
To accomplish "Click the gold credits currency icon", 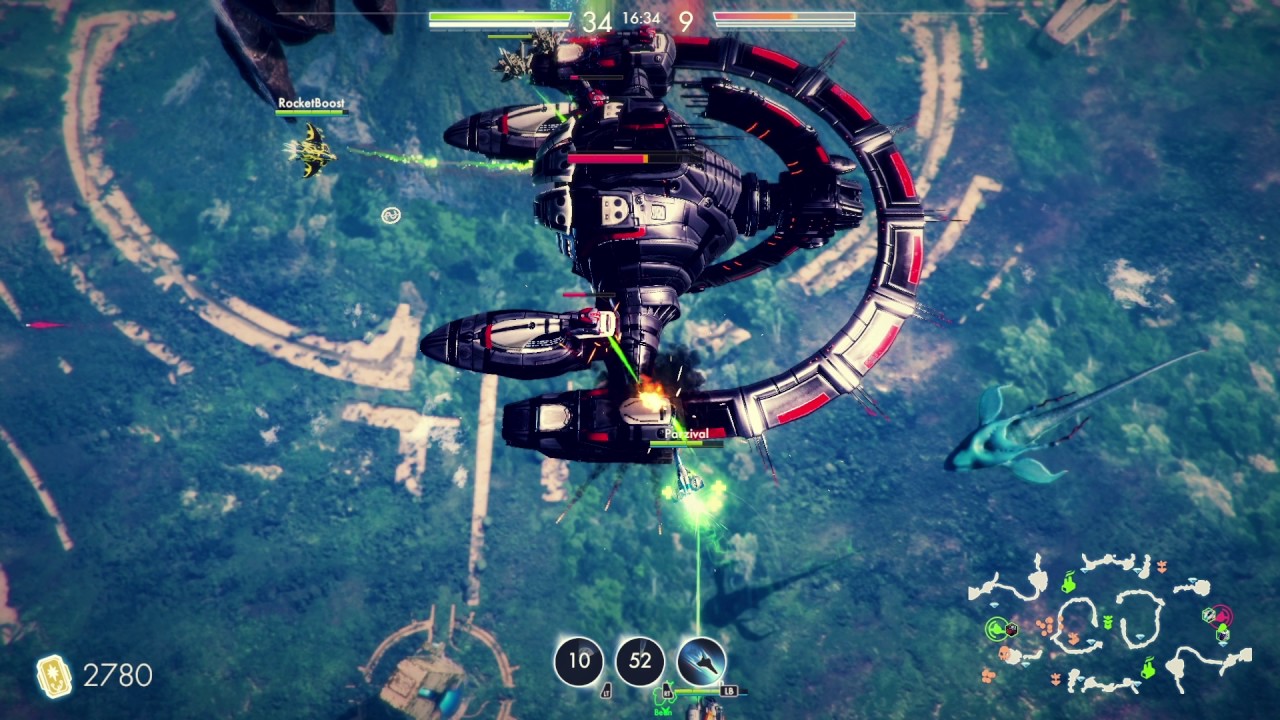I will (53, 676).
